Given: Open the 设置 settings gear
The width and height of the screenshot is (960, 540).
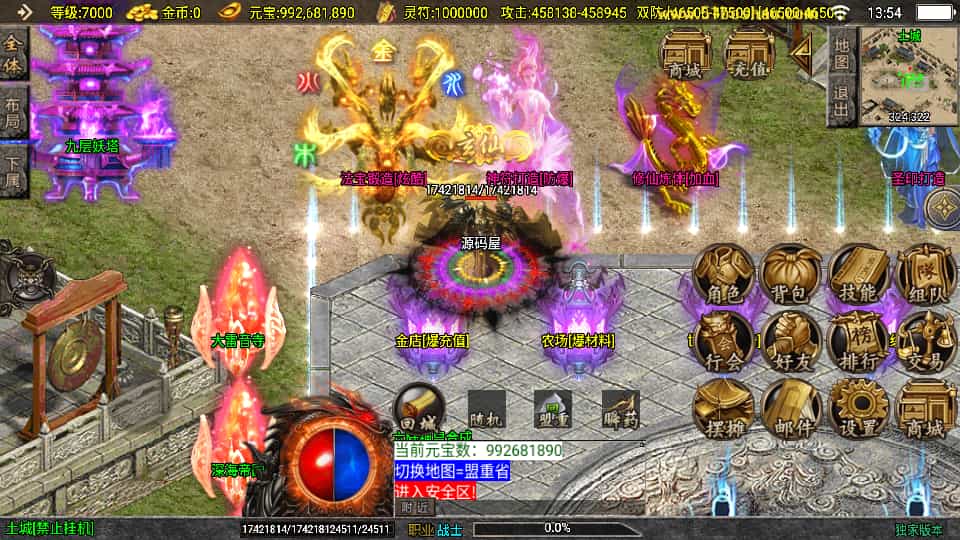Looking at the screenshot, I should point(859,409).
